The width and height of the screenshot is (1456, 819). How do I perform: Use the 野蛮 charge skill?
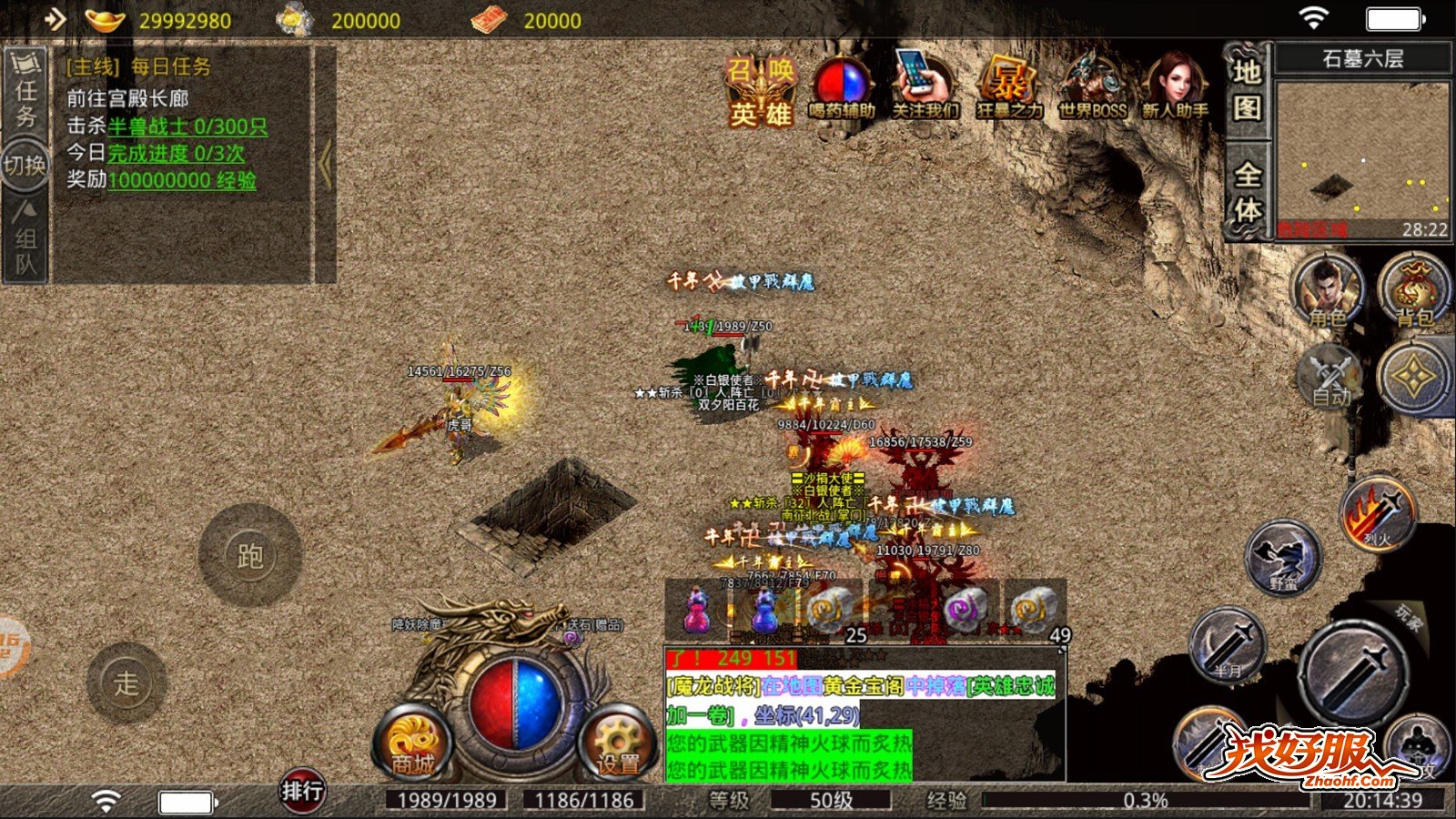[x=1284, y=557]
